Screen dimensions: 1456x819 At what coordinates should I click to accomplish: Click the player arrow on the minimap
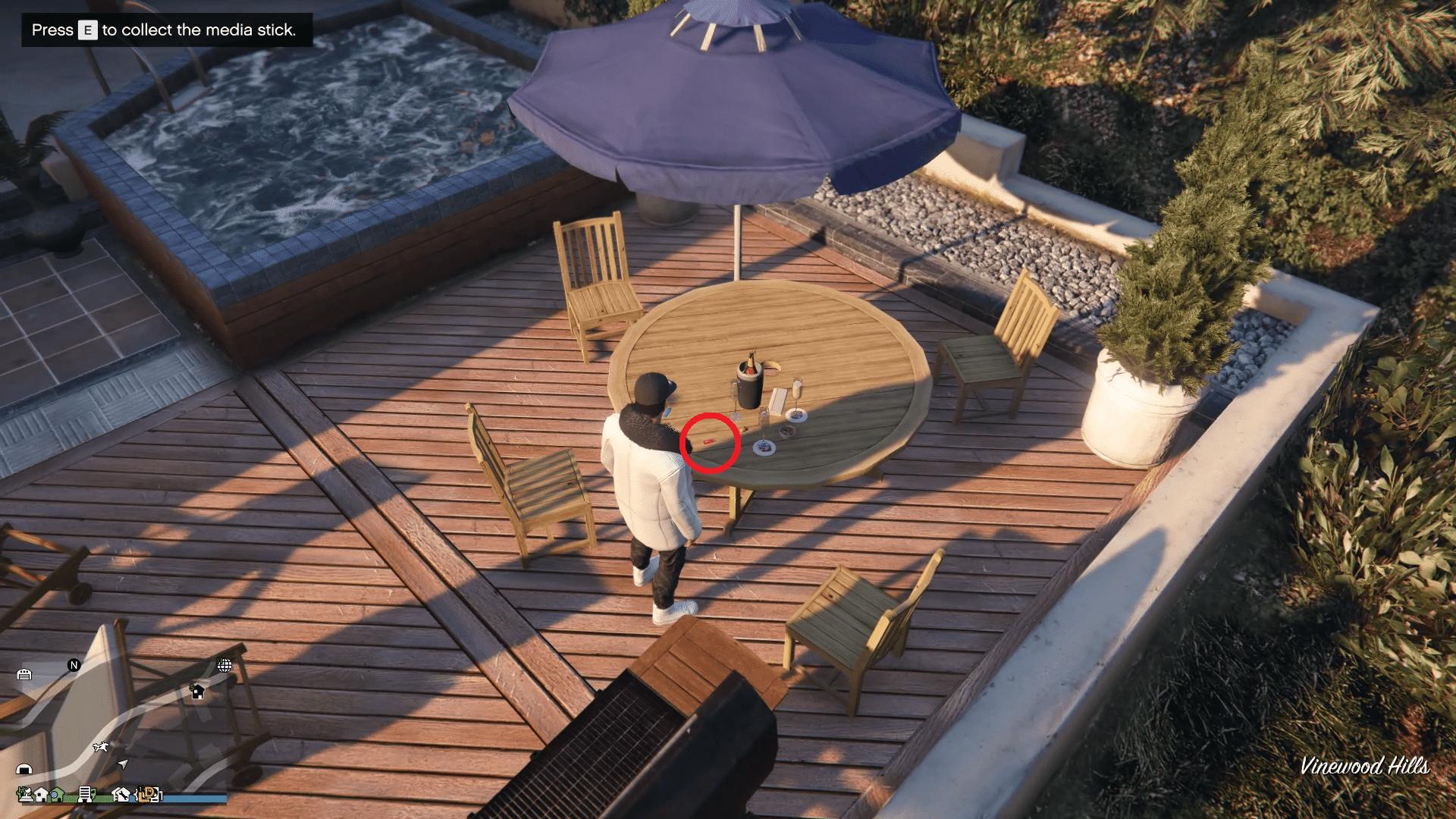pos(123,764)
